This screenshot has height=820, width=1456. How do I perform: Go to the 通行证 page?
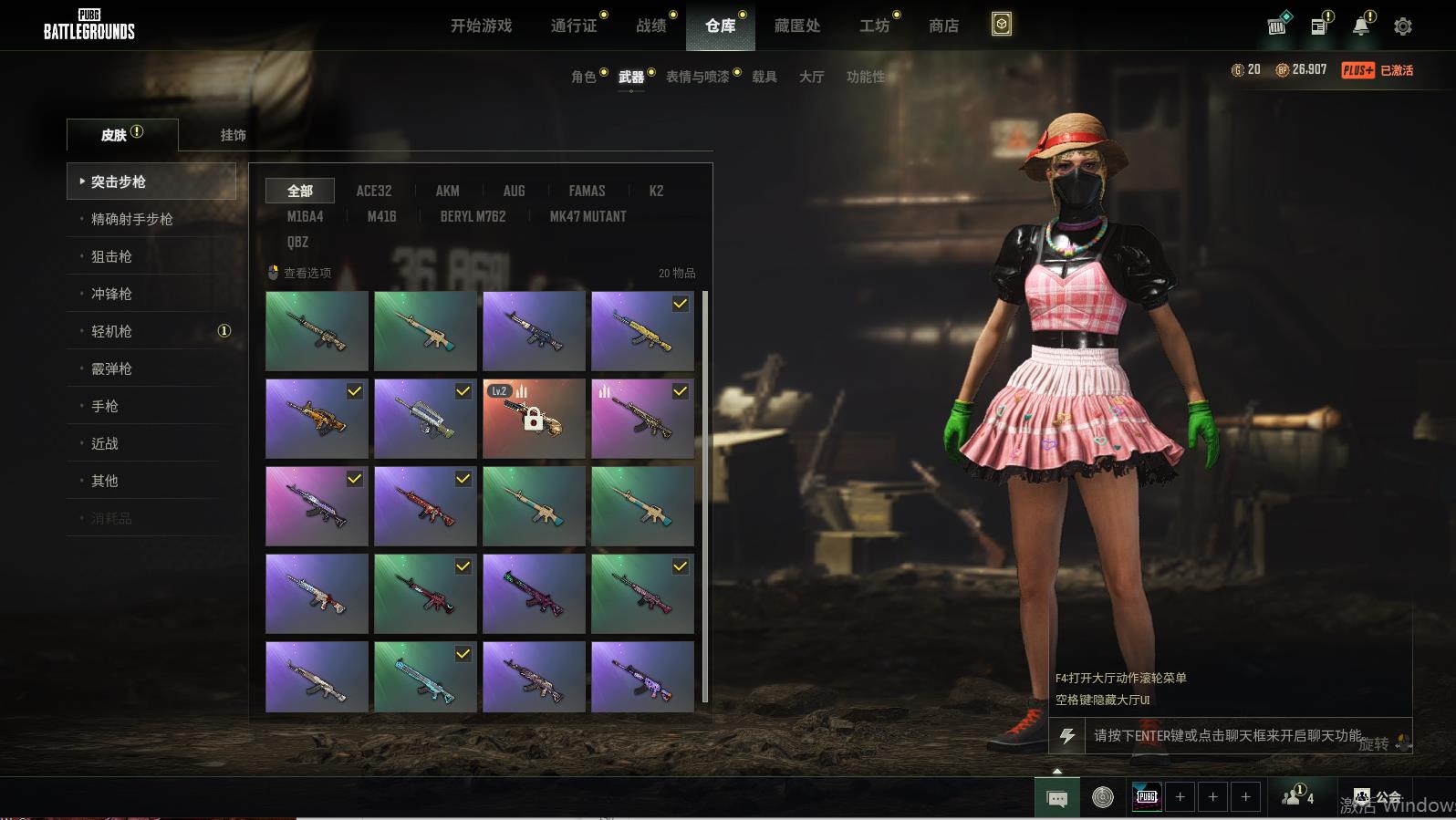point(574,26)
